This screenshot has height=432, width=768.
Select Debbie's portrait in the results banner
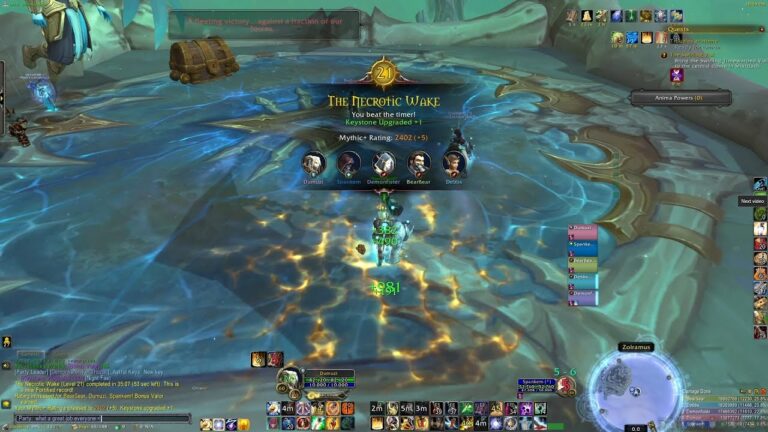pos(454,163)
